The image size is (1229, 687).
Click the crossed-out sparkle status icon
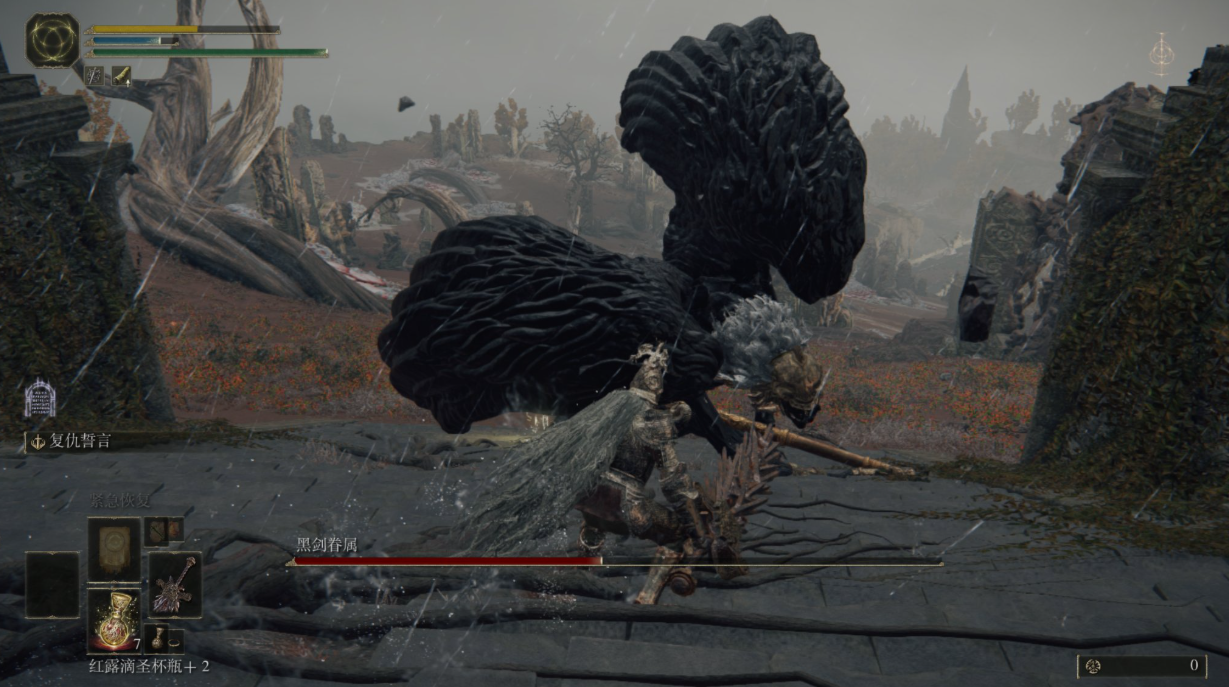click(x=96, y=75)
